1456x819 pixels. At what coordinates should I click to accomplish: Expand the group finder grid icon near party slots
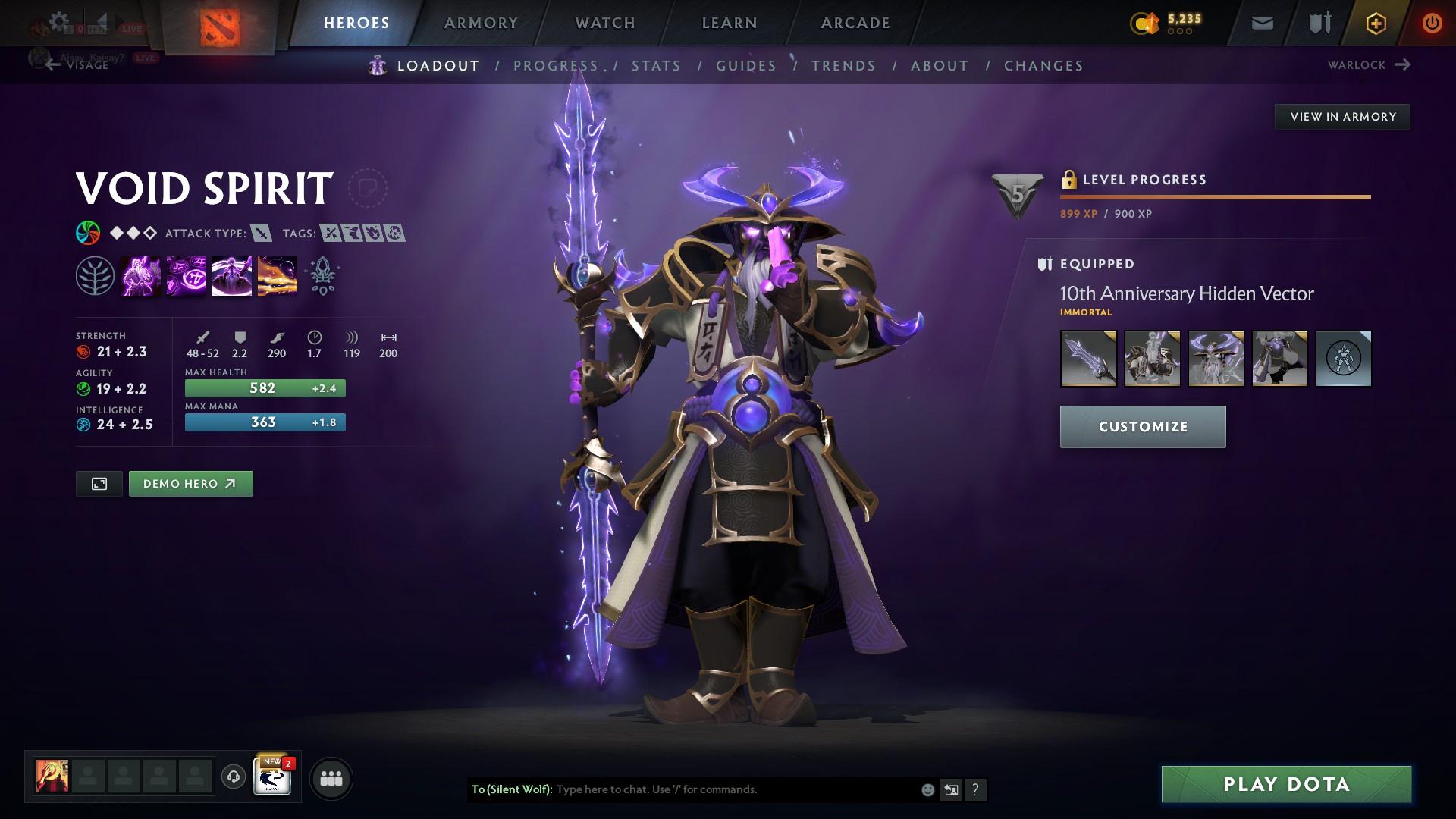click(330, 777)
